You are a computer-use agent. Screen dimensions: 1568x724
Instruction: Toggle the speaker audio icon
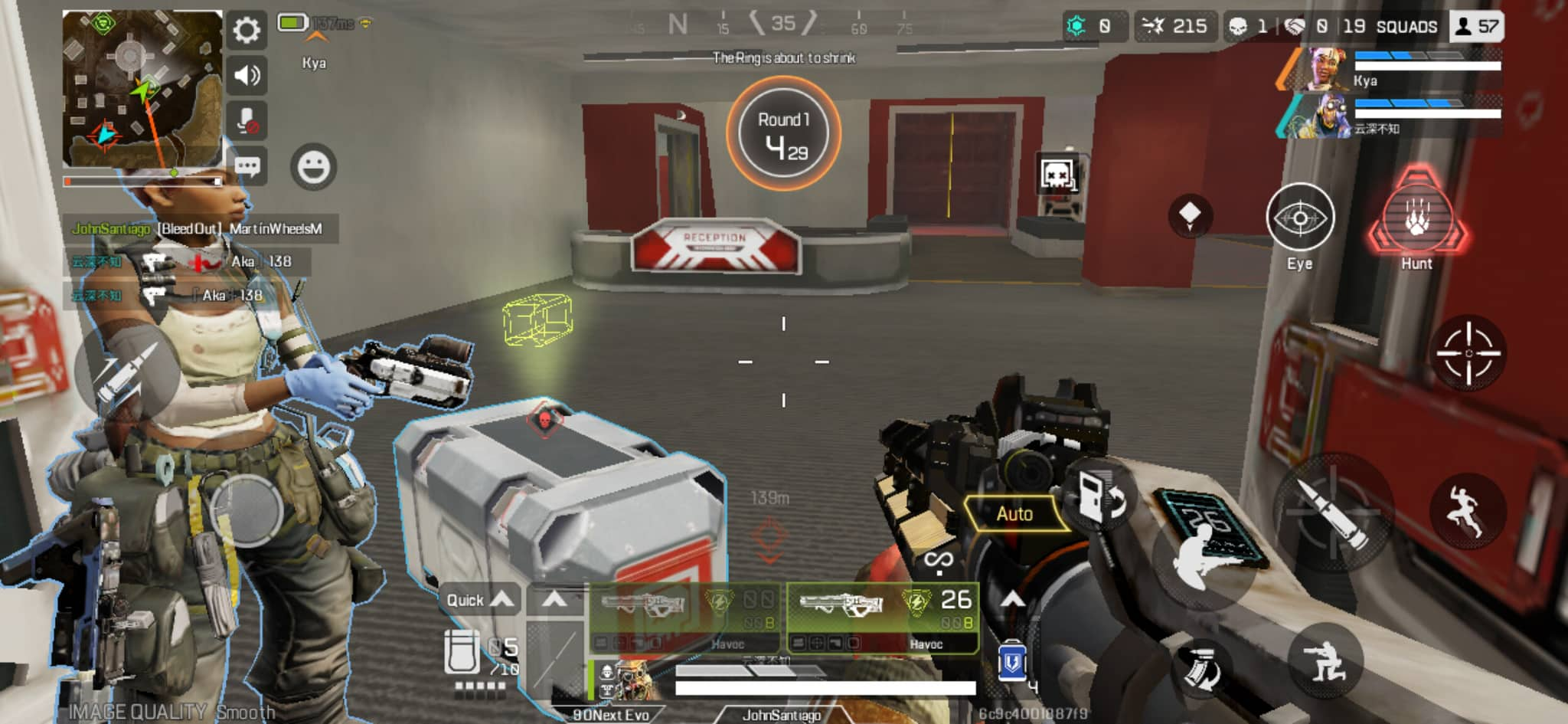(245, 76)
